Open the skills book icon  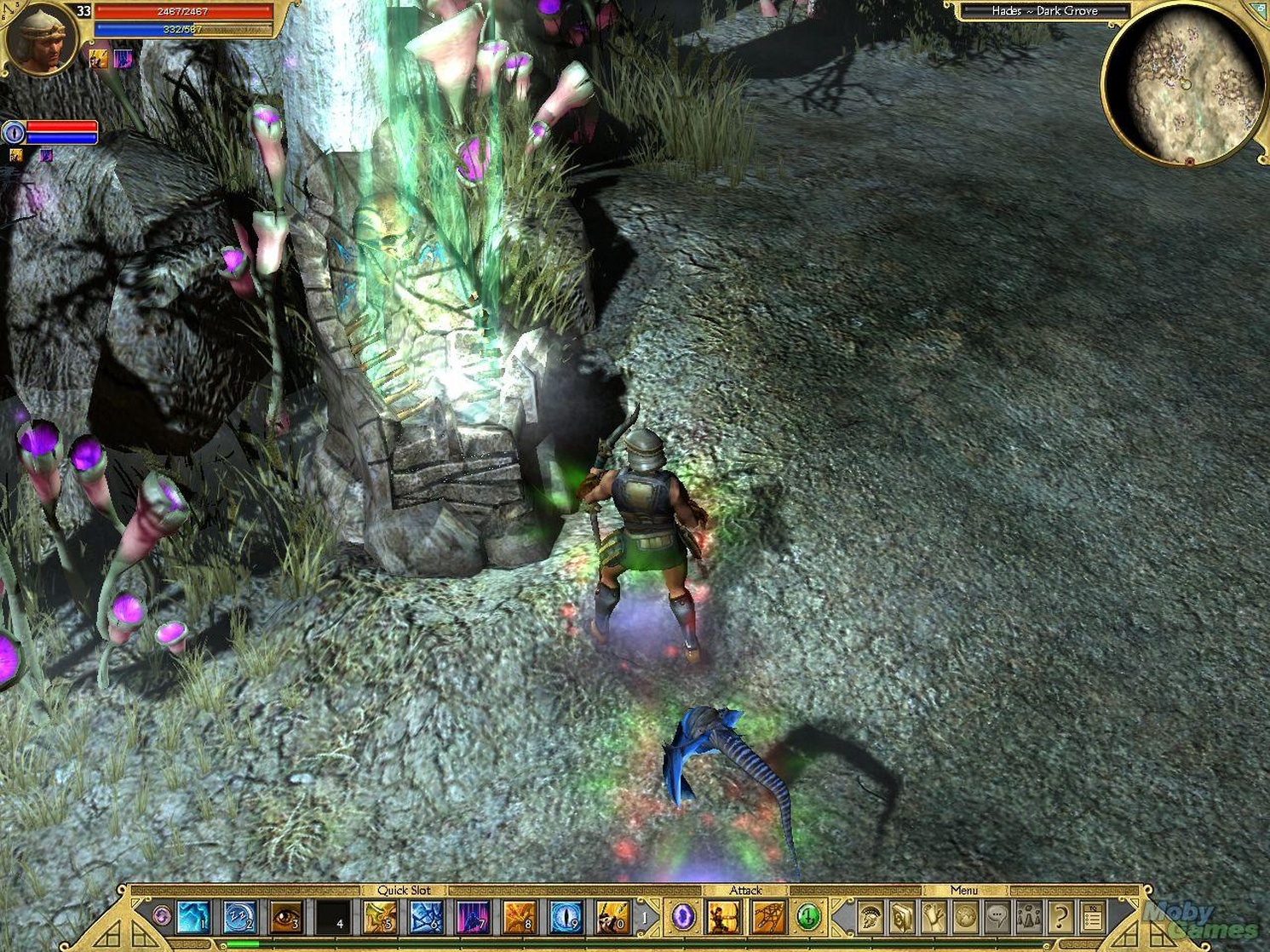point(901,915)
